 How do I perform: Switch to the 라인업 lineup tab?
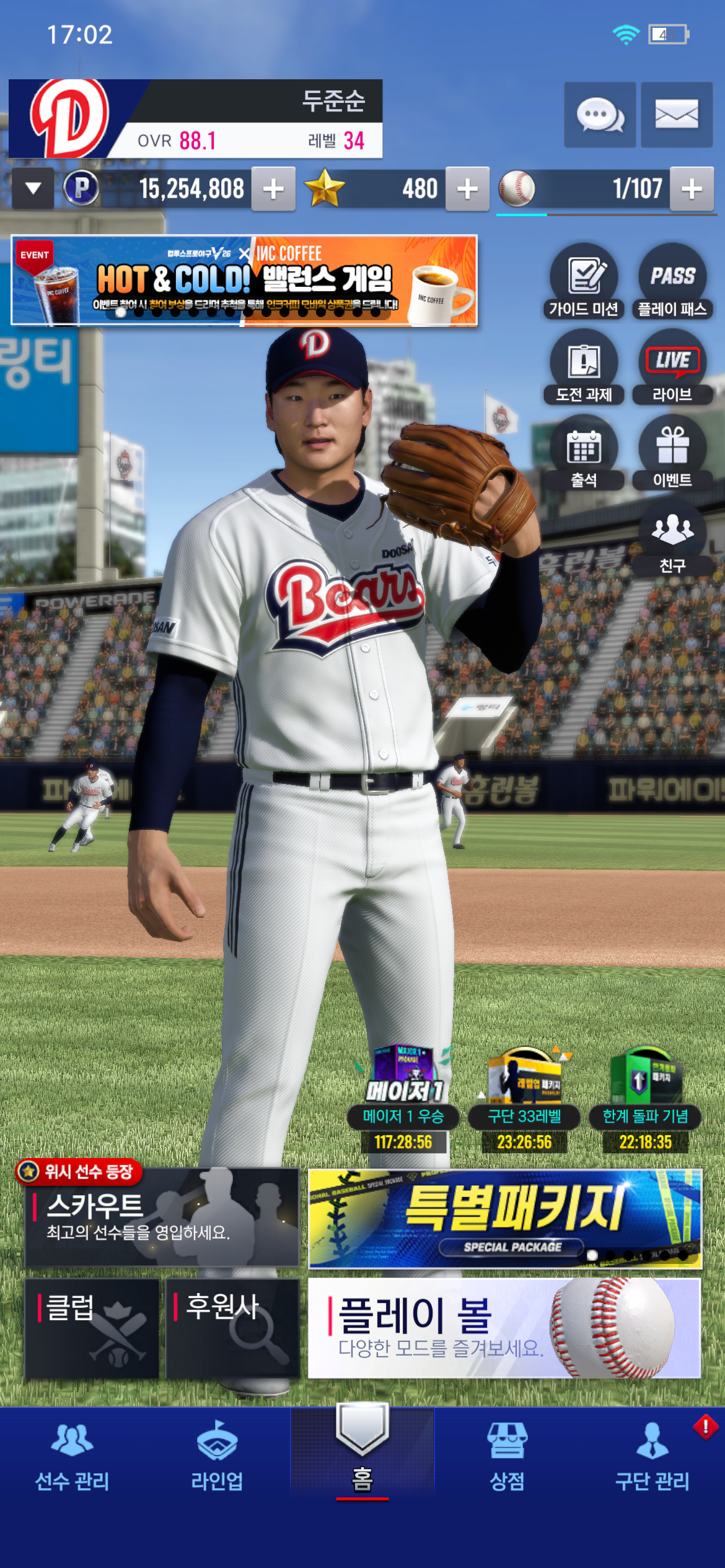tap(217, 1455)
